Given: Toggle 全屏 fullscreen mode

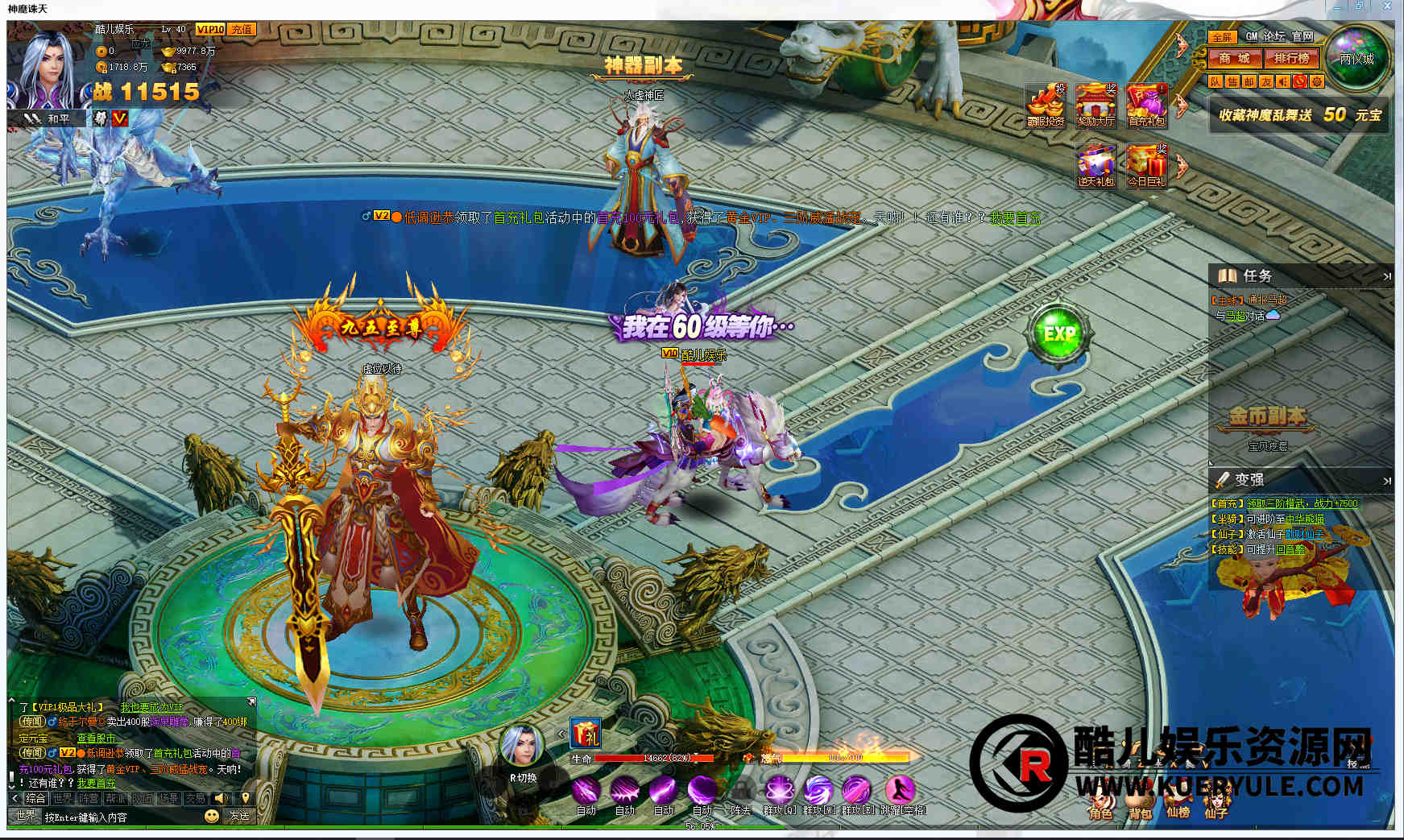Looking at the screenshot, I should [1222, 37].
